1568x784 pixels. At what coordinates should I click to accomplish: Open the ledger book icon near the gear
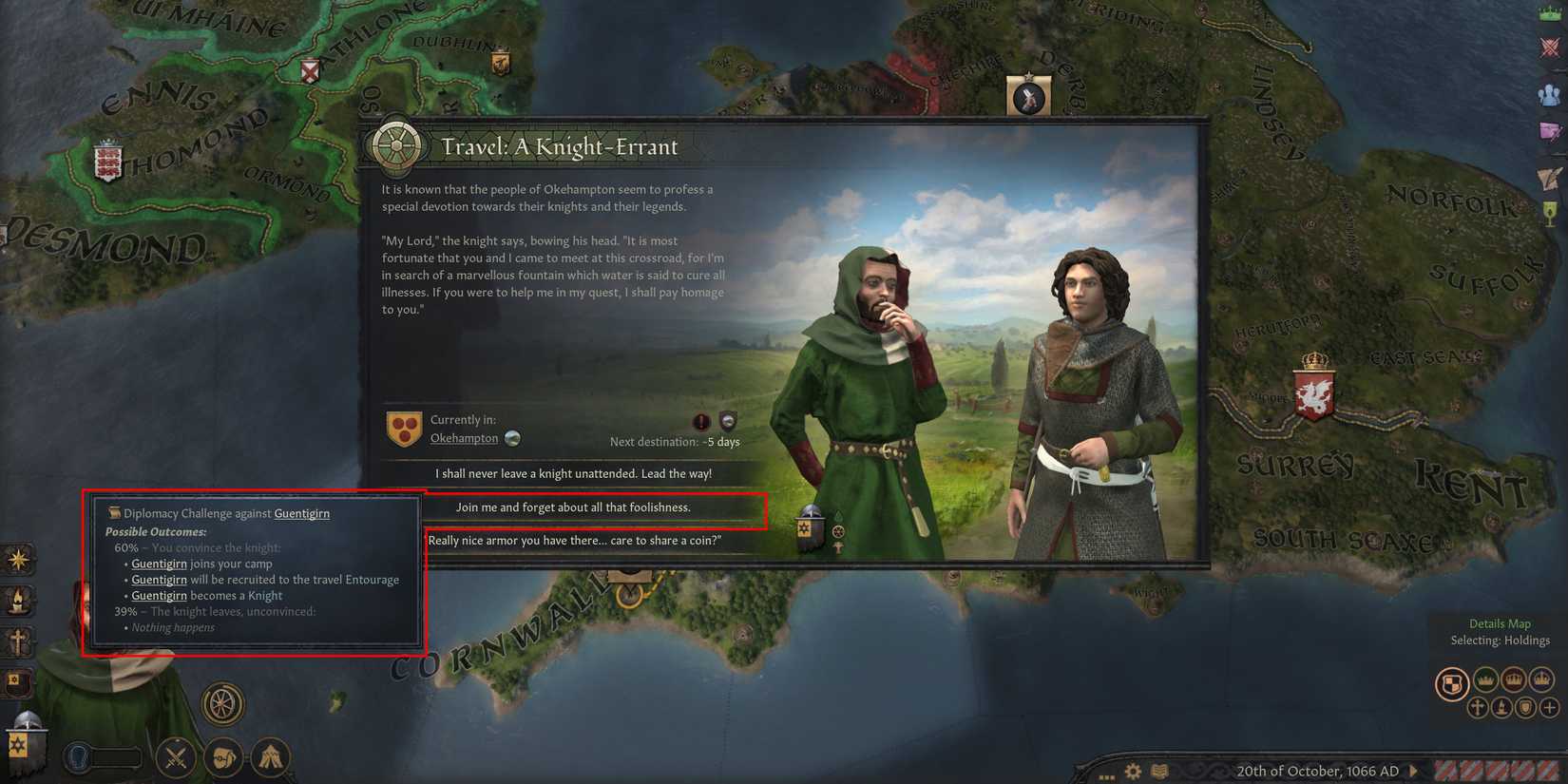point(1159,771)
